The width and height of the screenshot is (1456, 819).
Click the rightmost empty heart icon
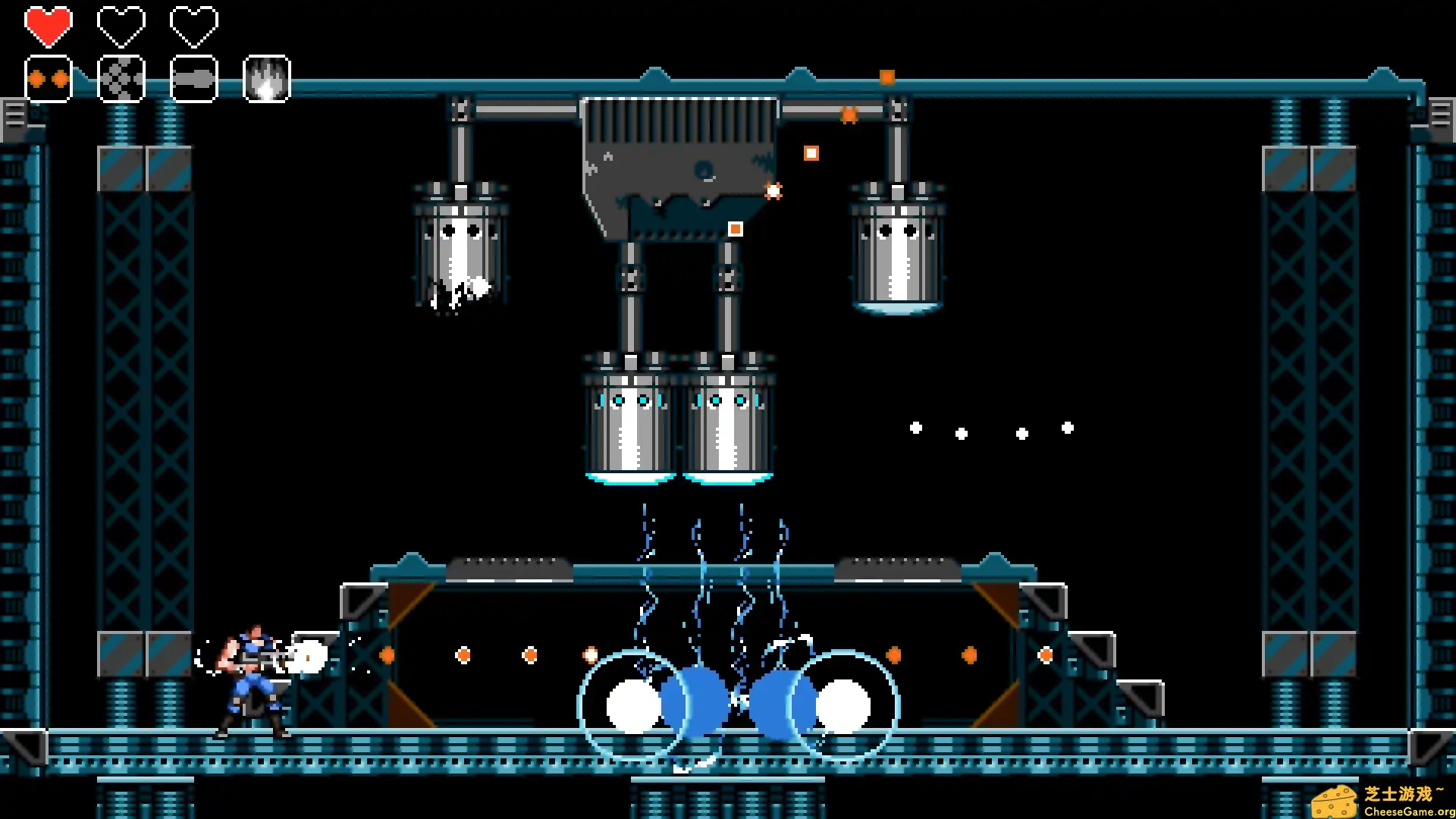[193, 25]
